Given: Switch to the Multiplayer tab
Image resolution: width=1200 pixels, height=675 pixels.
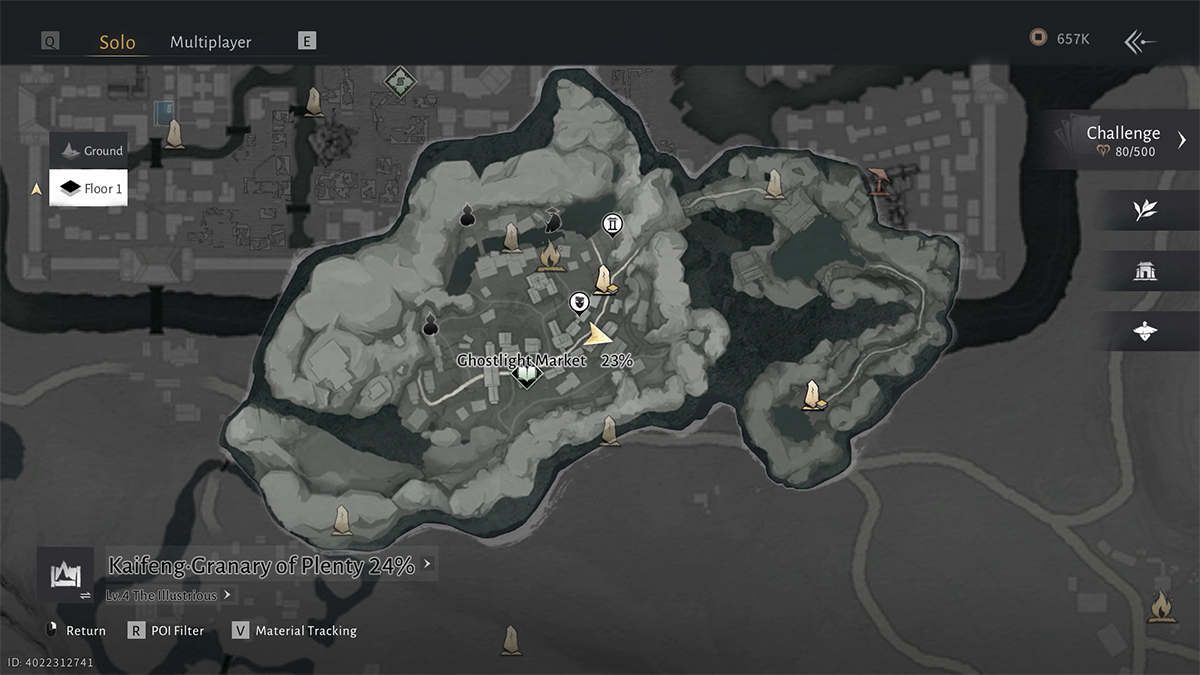Looking at the screenshot, I should pyautogui.click(x=210, y=42).
